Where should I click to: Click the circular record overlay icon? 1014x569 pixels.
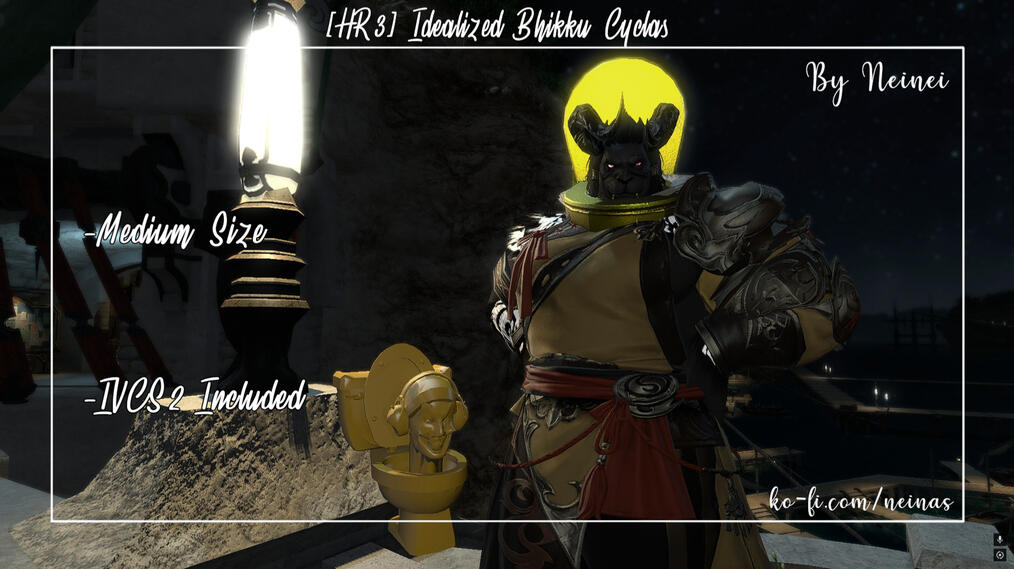click(999, 553)
